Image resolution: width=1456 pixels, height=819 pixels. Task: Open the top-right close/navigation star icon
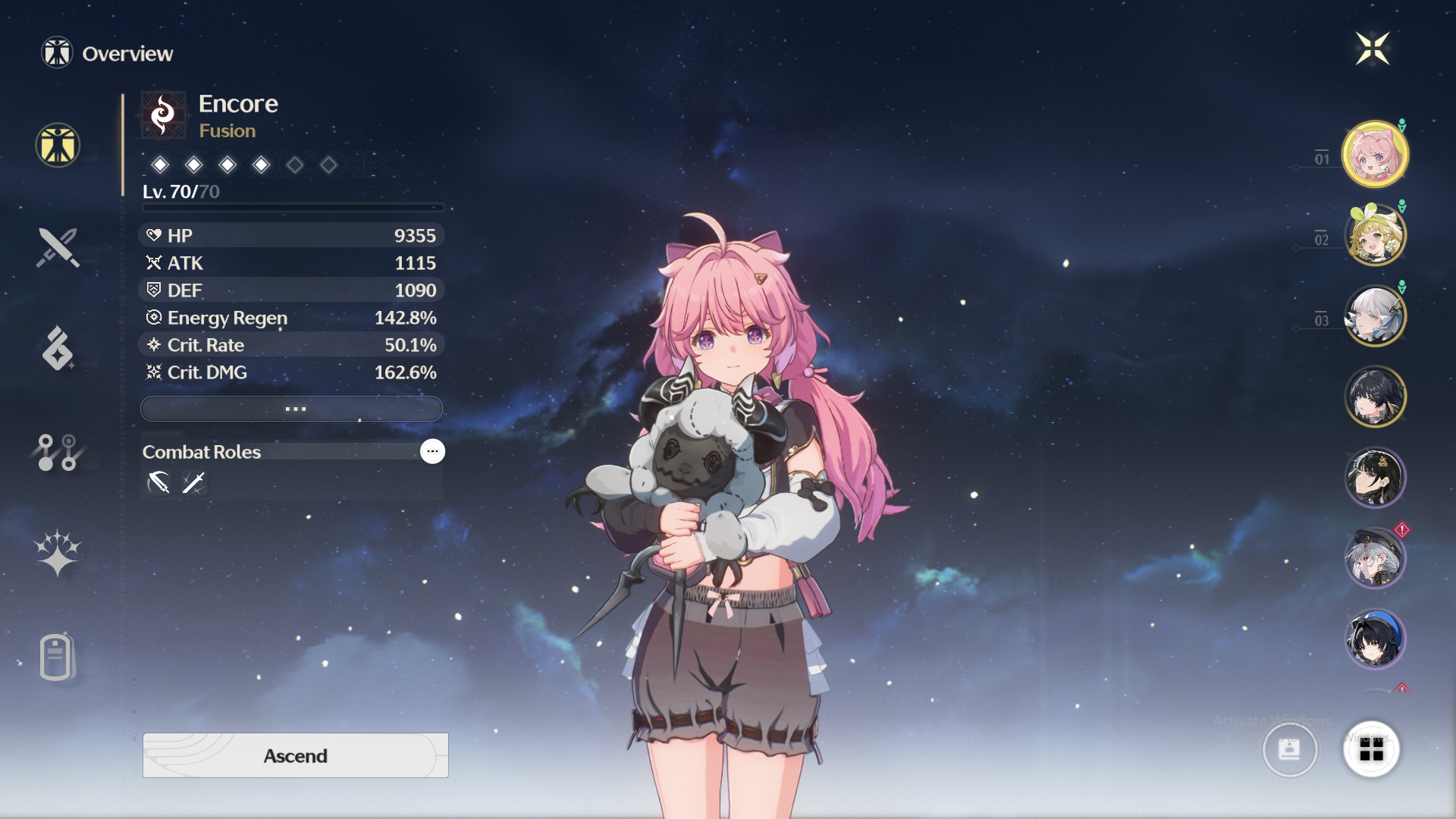1373,48
